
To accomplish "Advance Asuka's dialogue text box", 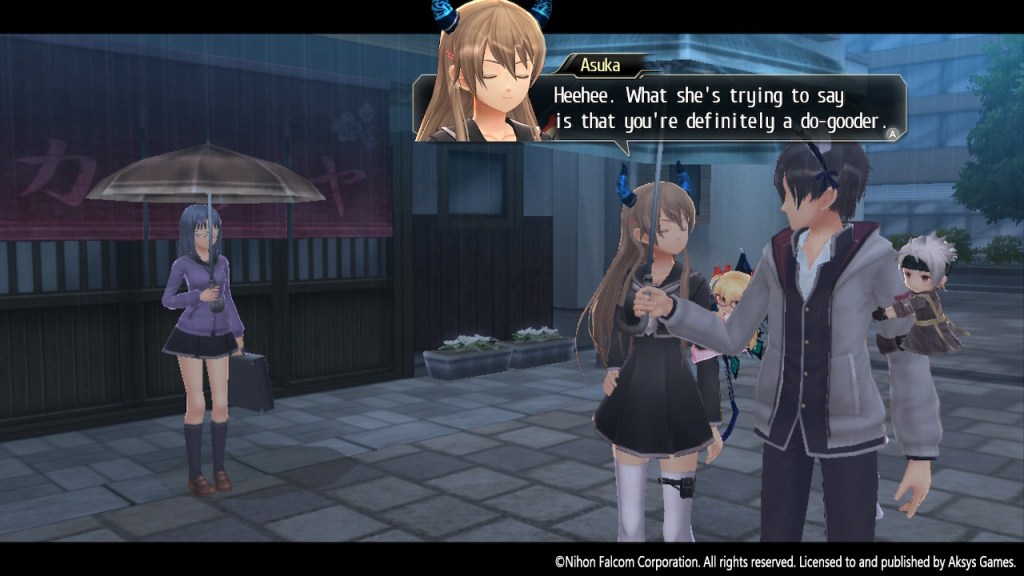I will point(893,130).
